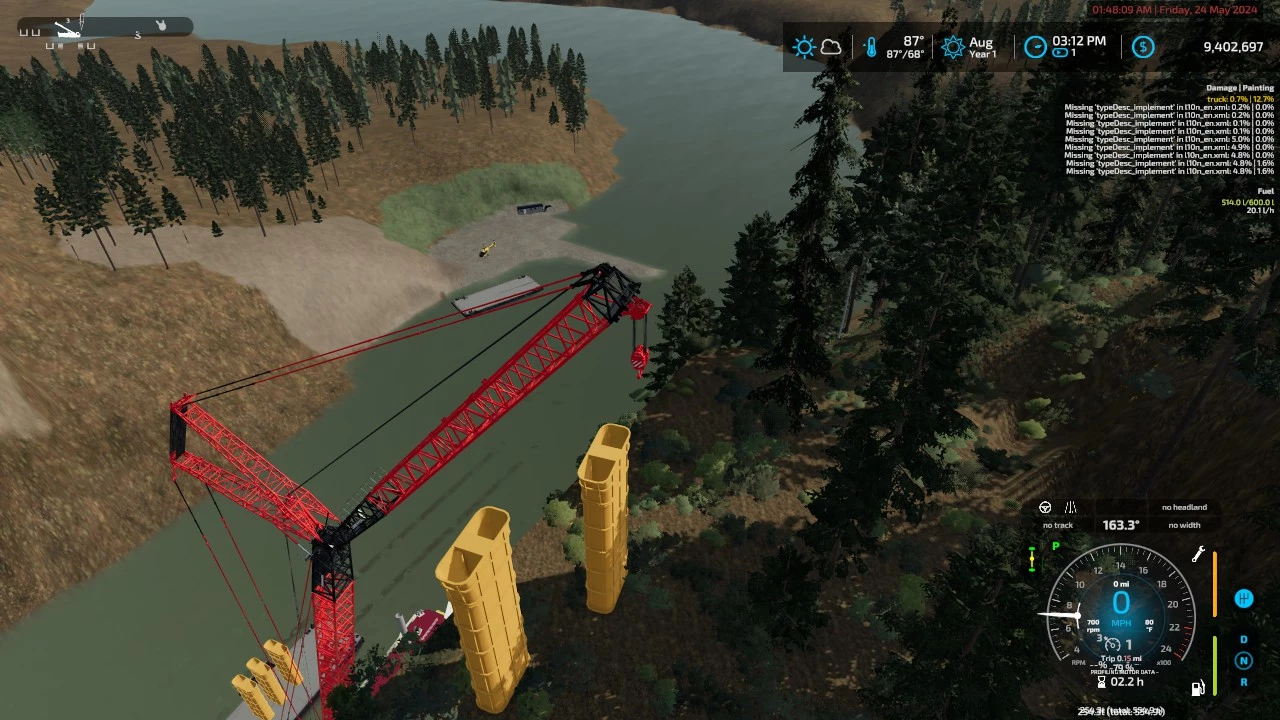Image resolution: width=1280 pixels, height=720 pixels.
Task: Toggle the blue gear shifter icon
Action: (1244, 599)
